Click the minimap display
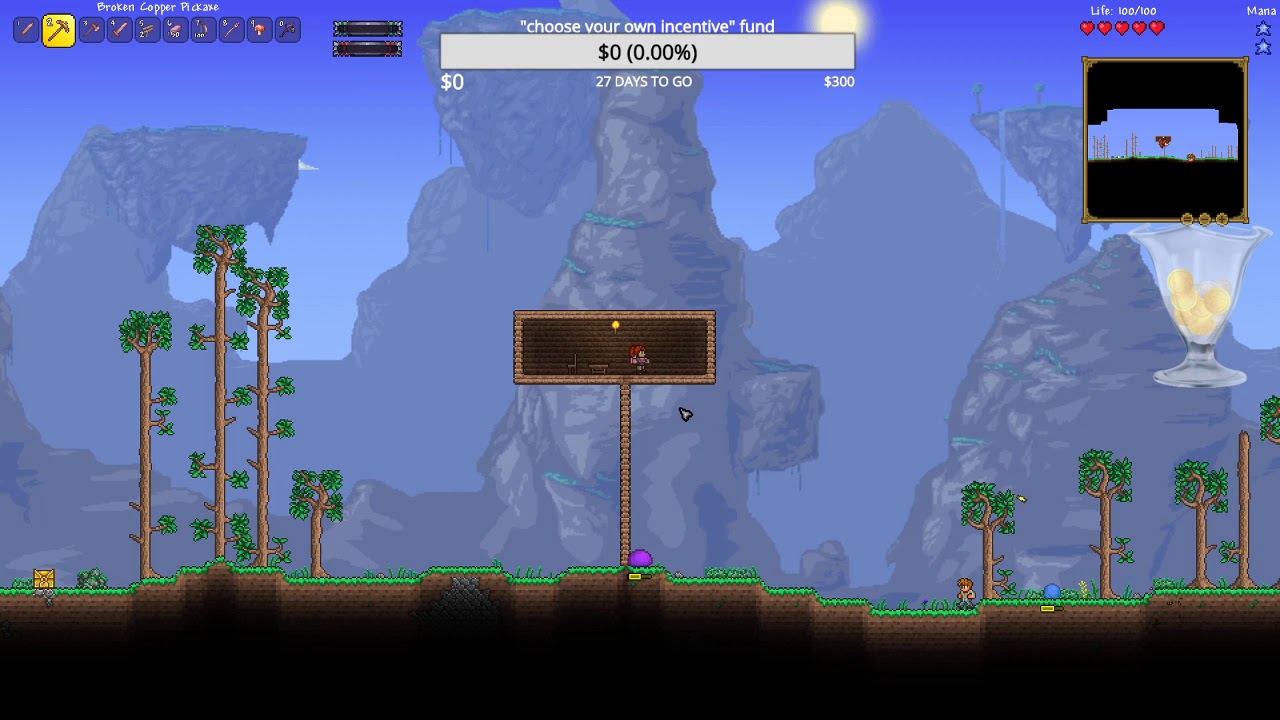 click(1165, 140)
